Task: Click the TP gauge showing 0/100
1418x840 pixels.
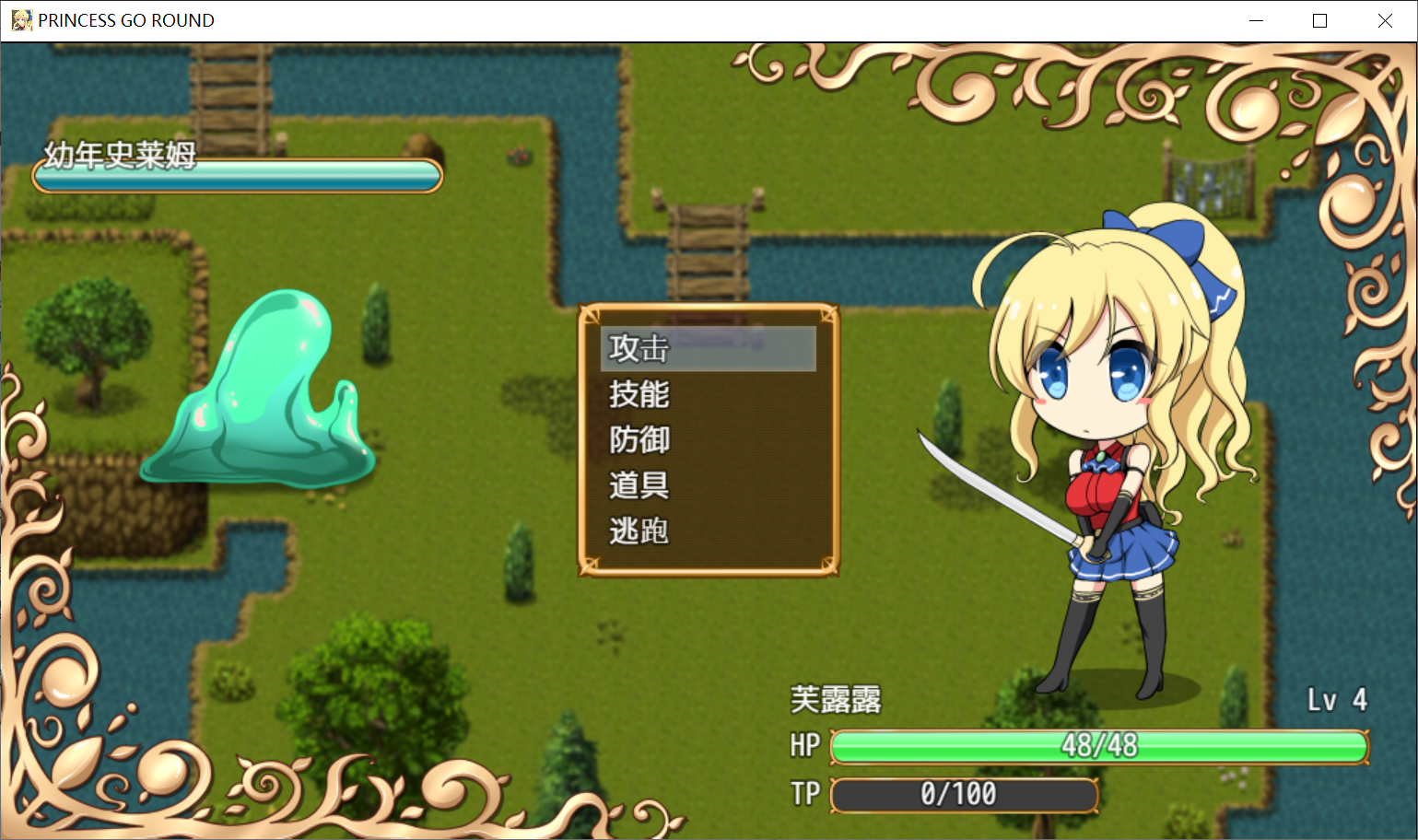Action: click(x=963, y=794)
